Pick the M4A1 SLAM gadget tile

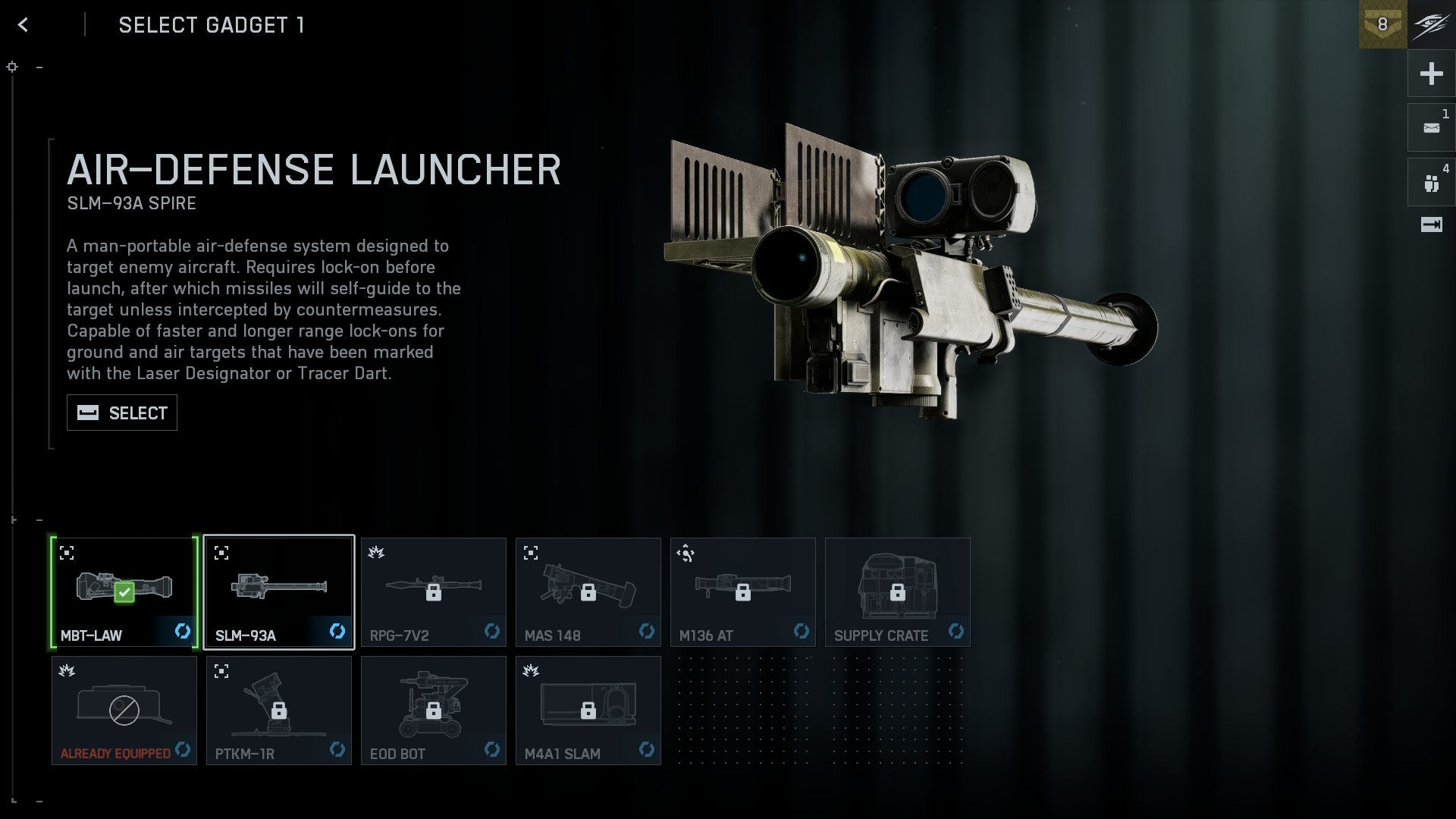pos(588,711)
